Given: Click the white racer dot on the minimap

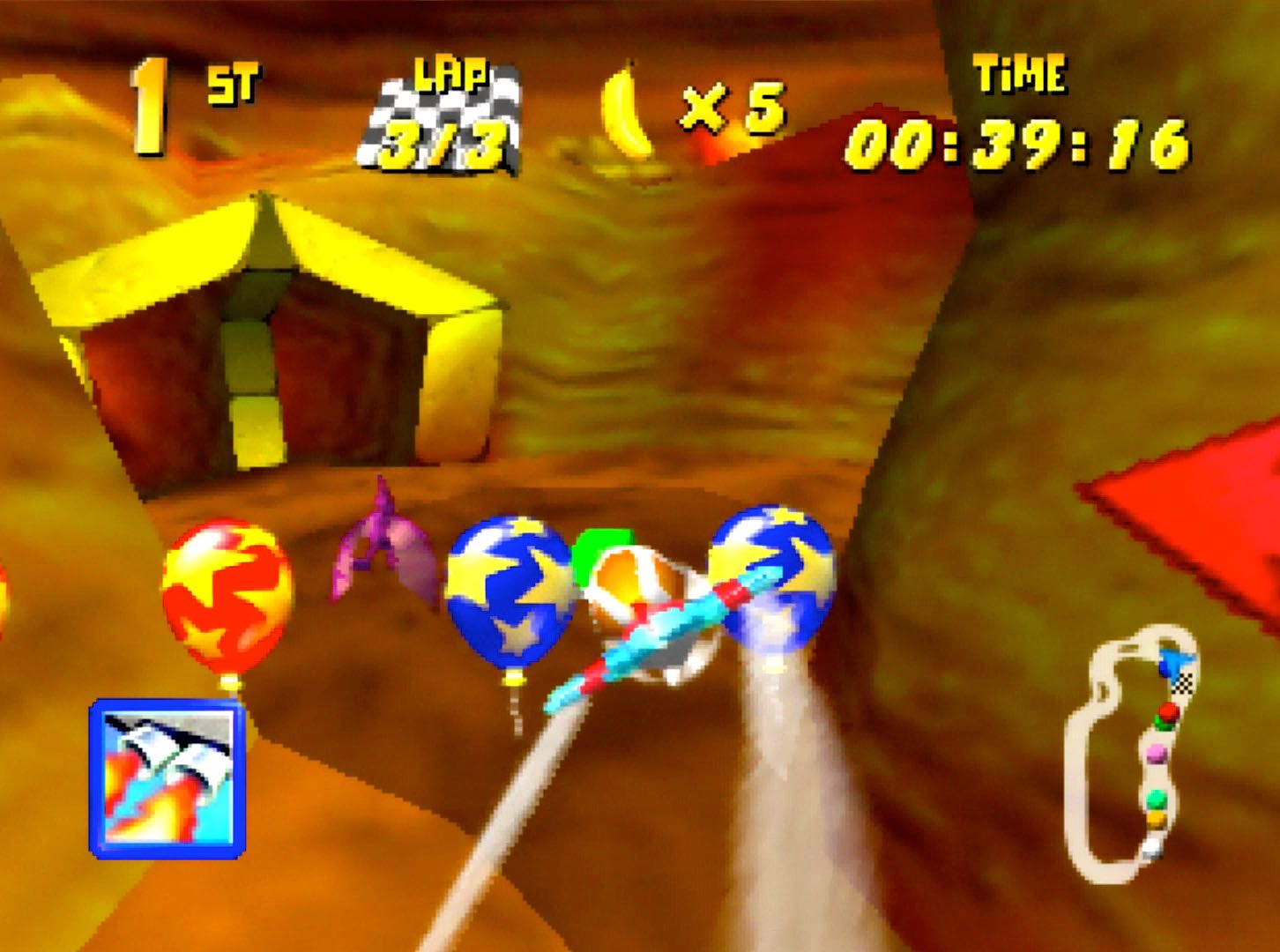Looking at the screenshot, I should [1152, 844].
